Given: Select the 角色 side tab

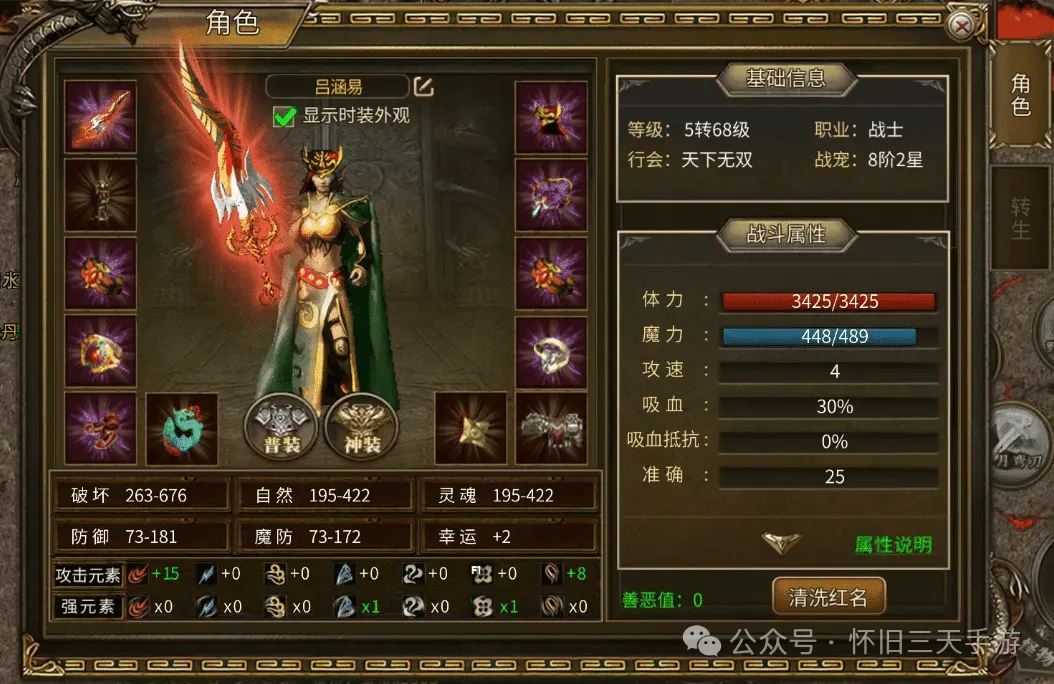Looking at the screenshot, I should (1020, 94).
